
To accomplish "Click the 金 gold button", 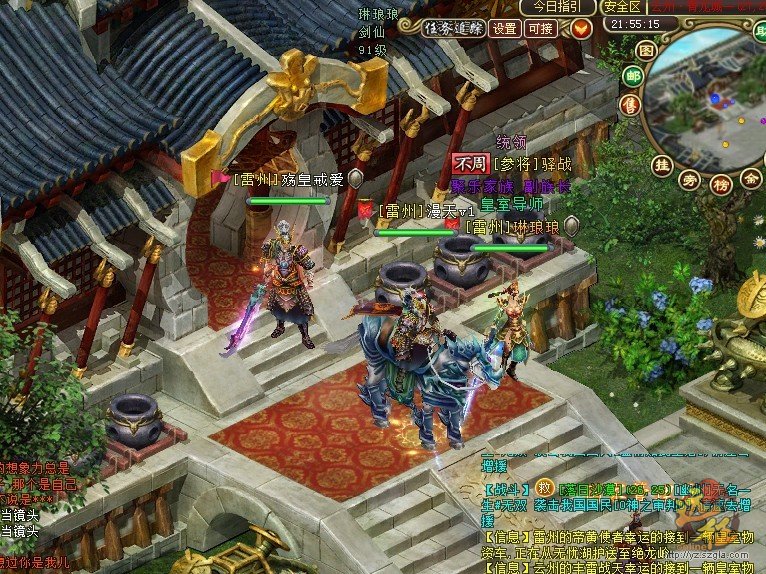I will [x=750, y=178].
